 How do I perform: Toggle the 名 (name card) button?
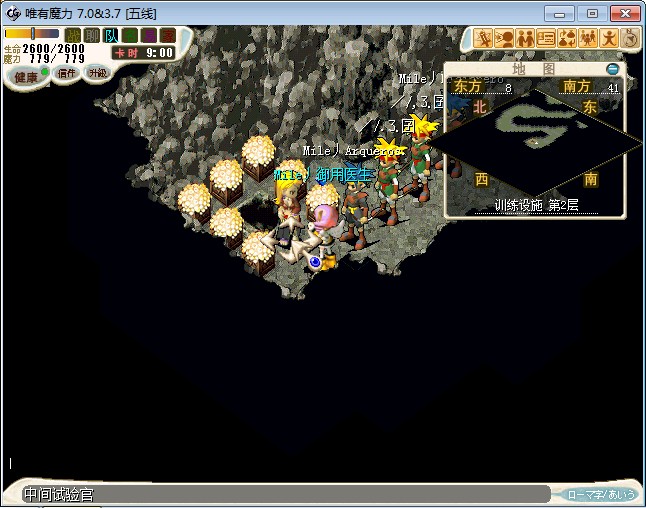pyautogui.click(x=129, y=35)
